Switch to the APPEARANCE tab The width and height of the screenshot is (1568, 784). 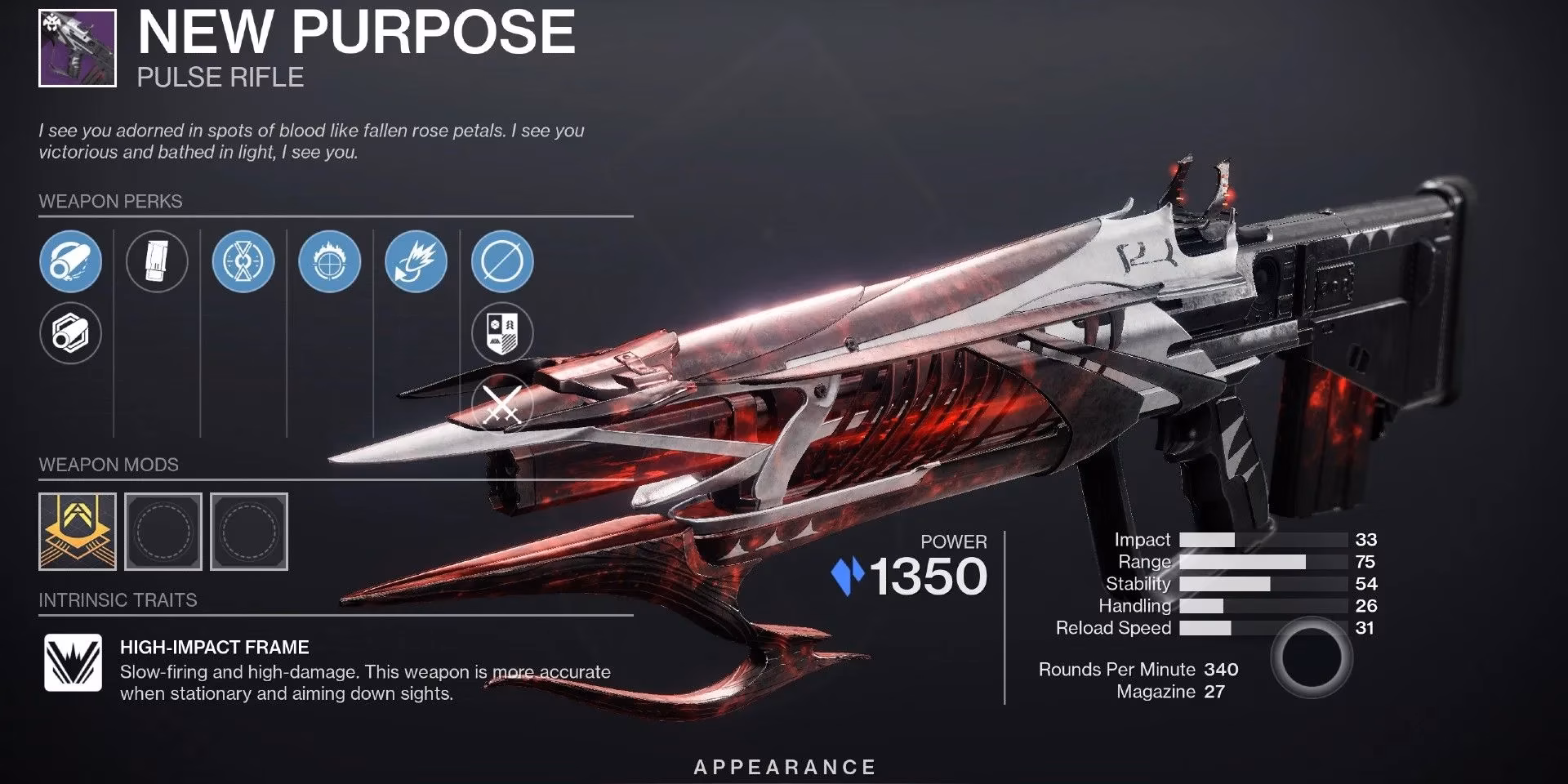(783, 766)
